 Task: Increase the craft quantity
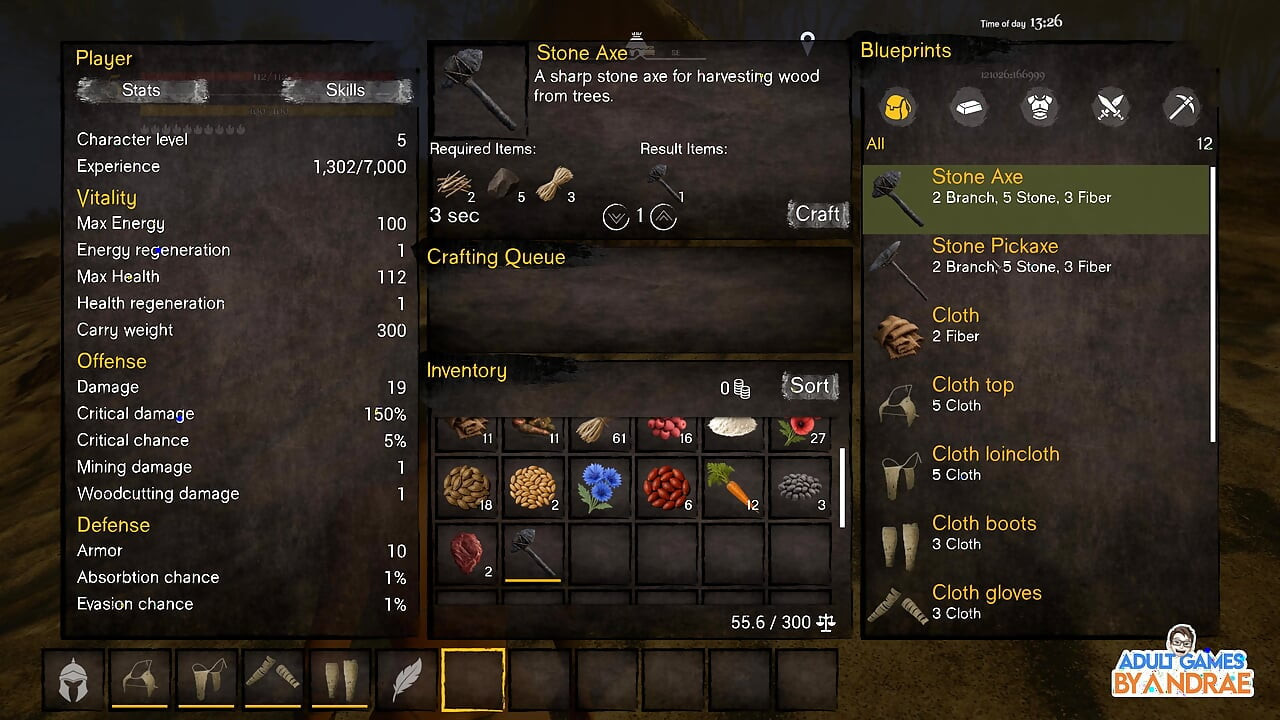tap(663, 216)
